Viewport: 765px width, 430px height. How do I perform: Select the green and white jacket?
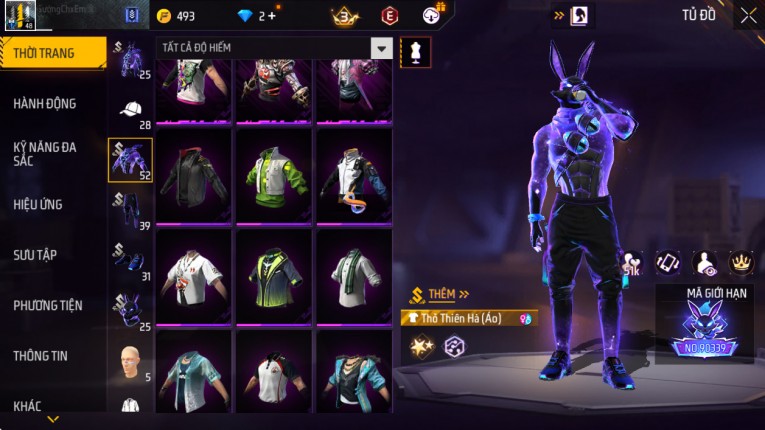pos(274,175)
